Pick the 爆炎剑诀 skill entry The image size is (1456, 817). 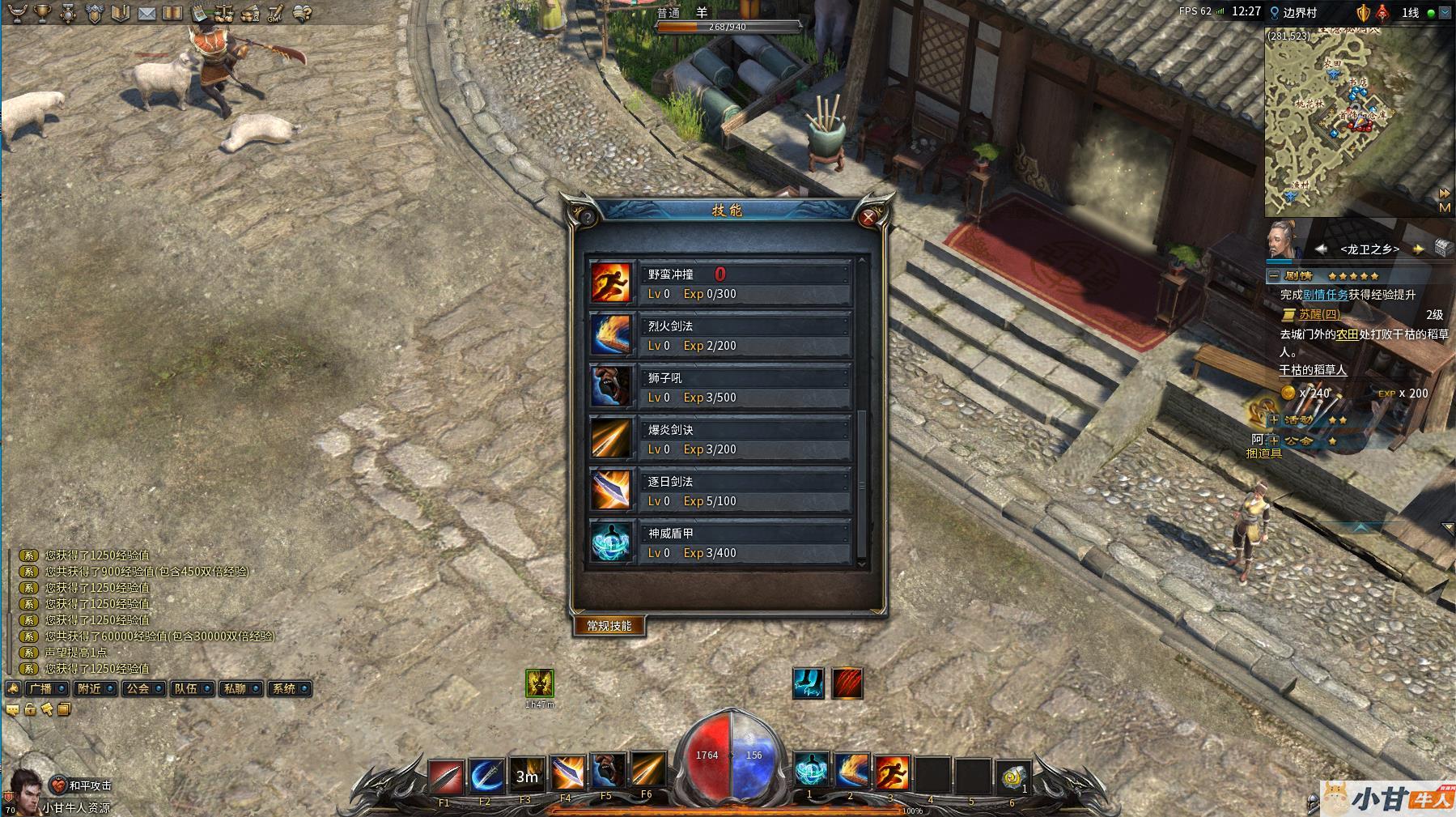tap(745, 439)
